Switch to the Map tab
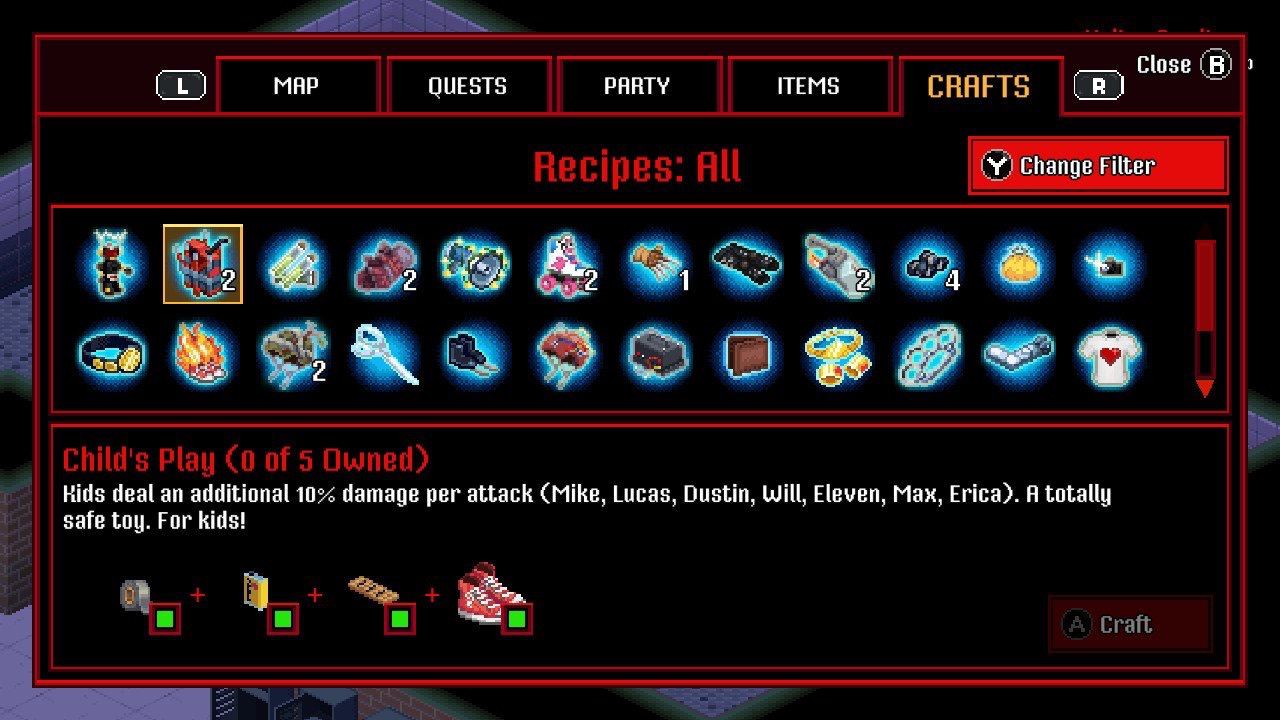 pyautogui.click(x=296, y=86)
